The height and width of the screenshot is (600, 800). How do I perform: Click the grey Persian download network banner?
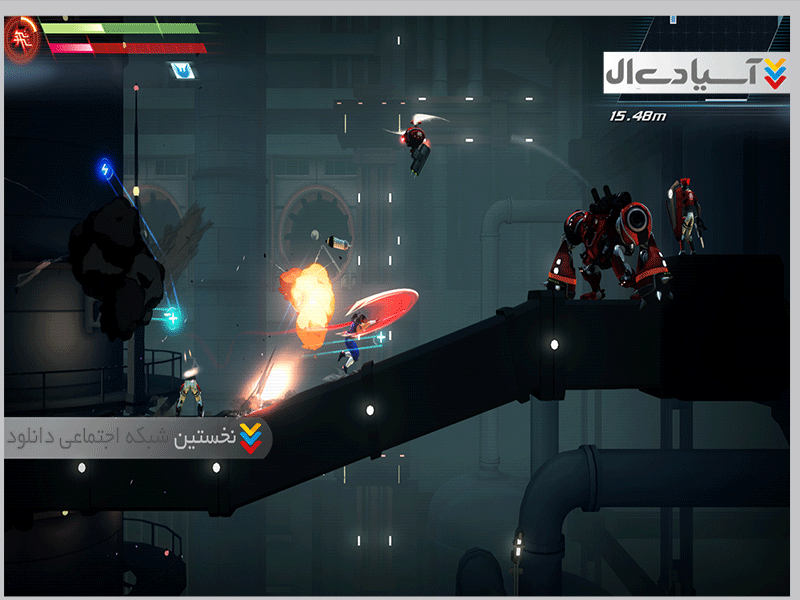[x=138, y=437]
